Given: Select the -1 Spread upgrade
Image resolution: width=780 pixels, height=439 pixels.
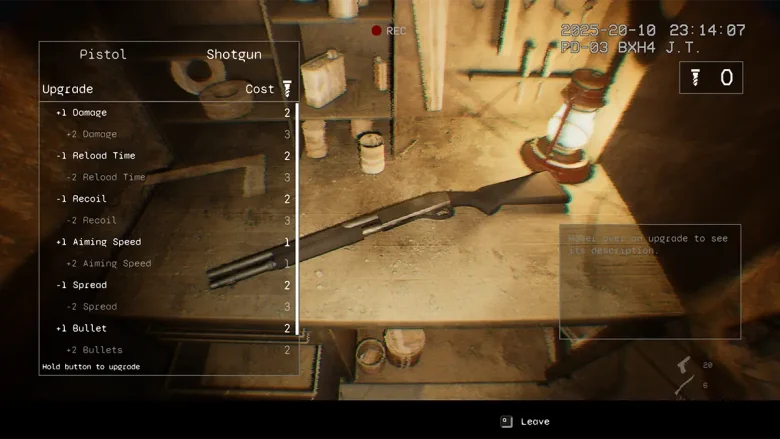Looking at the screenshot, I should 167,285.
